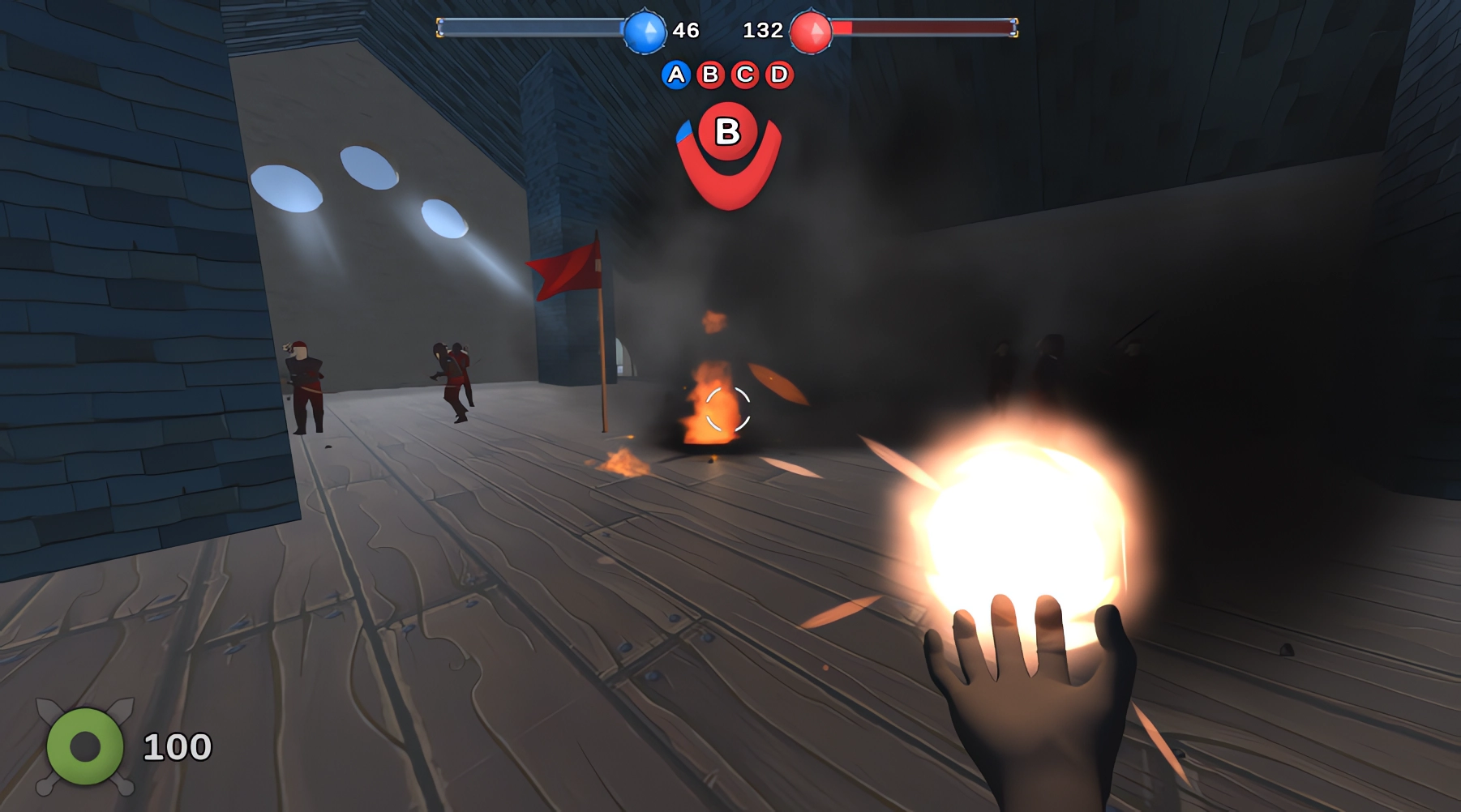Click the green health shield emblem

click(85, 746)
